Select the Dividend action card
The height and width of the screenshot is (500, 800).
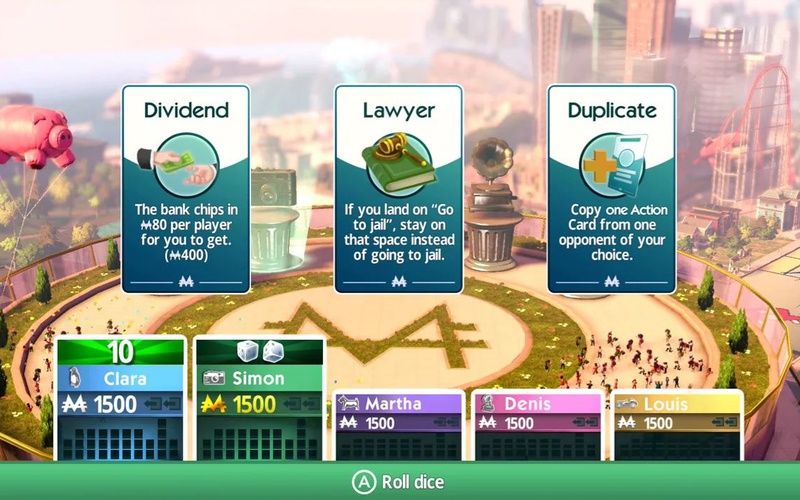187,189
